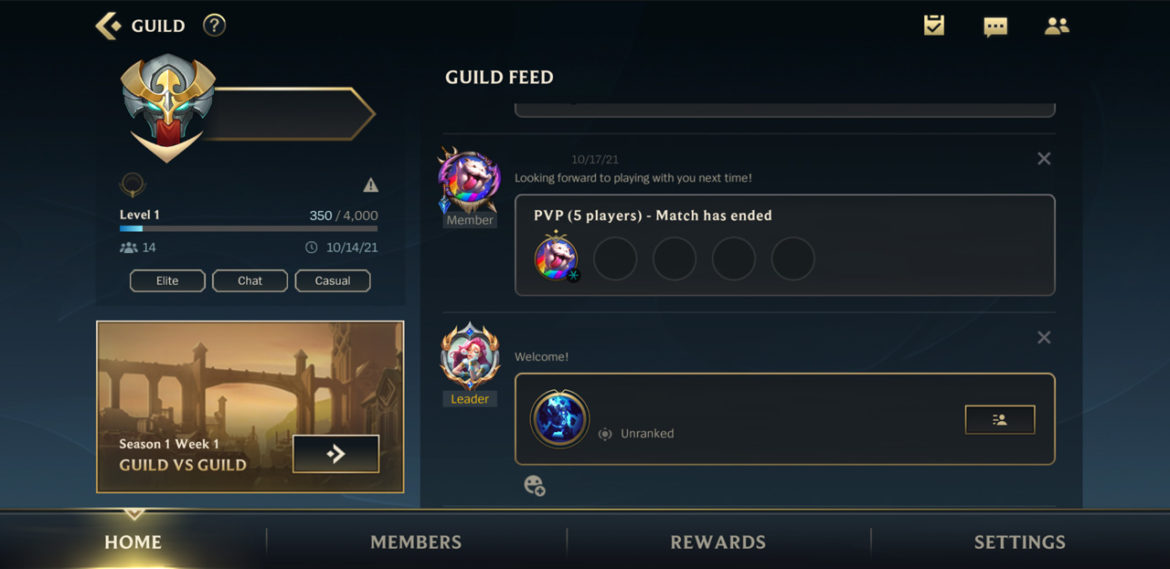Click the Elite guild tag
Screen dimensions: 1170x569
(x=167, y=281)
